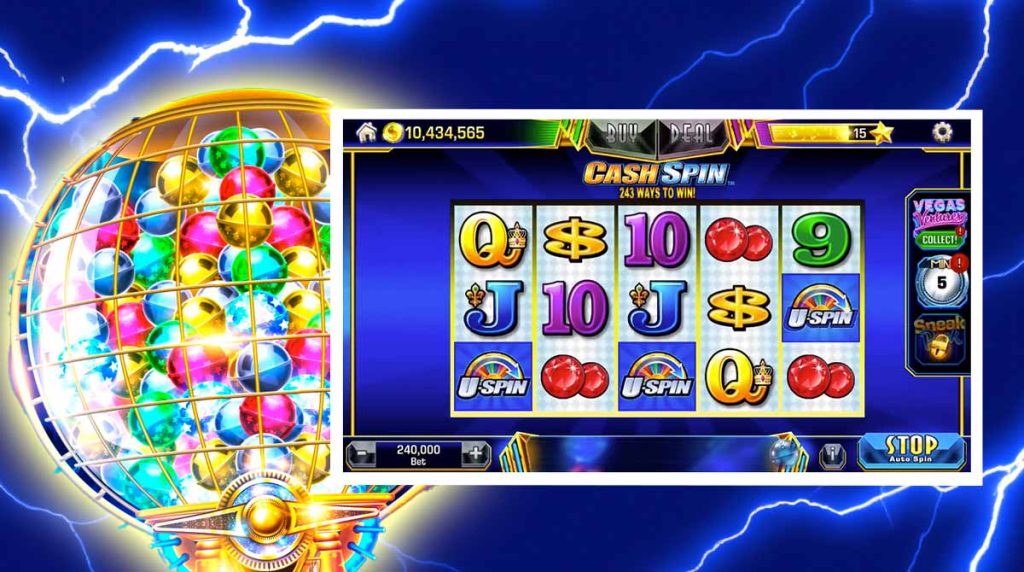Stop the auto spin
The width and height of the screenshot is (1024, 572).
(911, 450)
